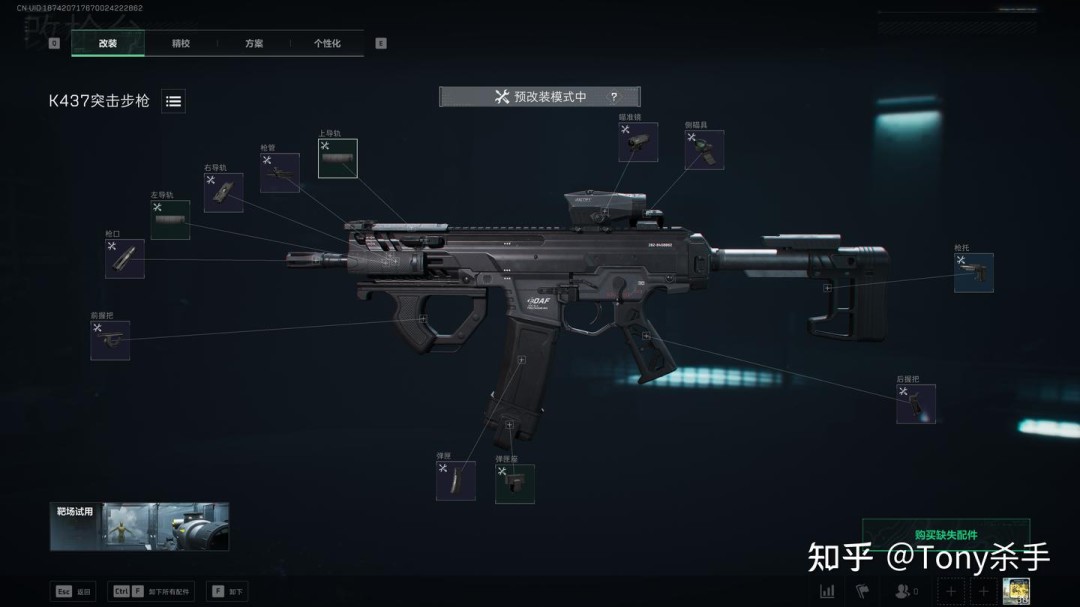Select the side sight slot beside 瞄准镜
Screen dimensions: 1080x607
click(704, 150)
